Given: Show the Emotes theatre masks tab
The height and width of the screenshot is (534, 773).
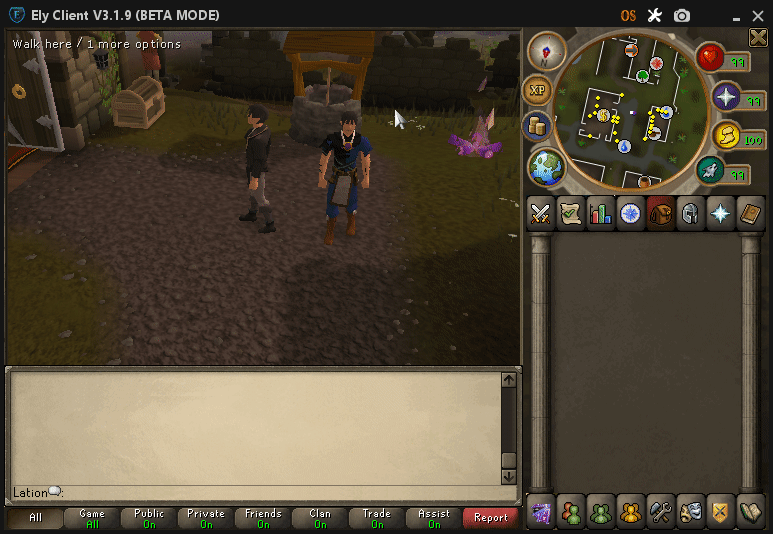Looking at the screenshot, I should click(x=690, y=512).
